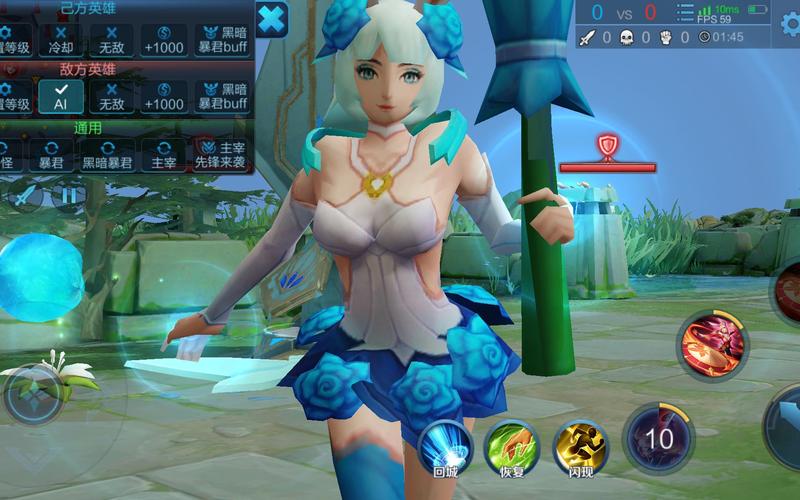Viewport: 800px width, 500px height.
Task: Give enemy hero the 黑暗暴君buff
Action: (221, 96)
